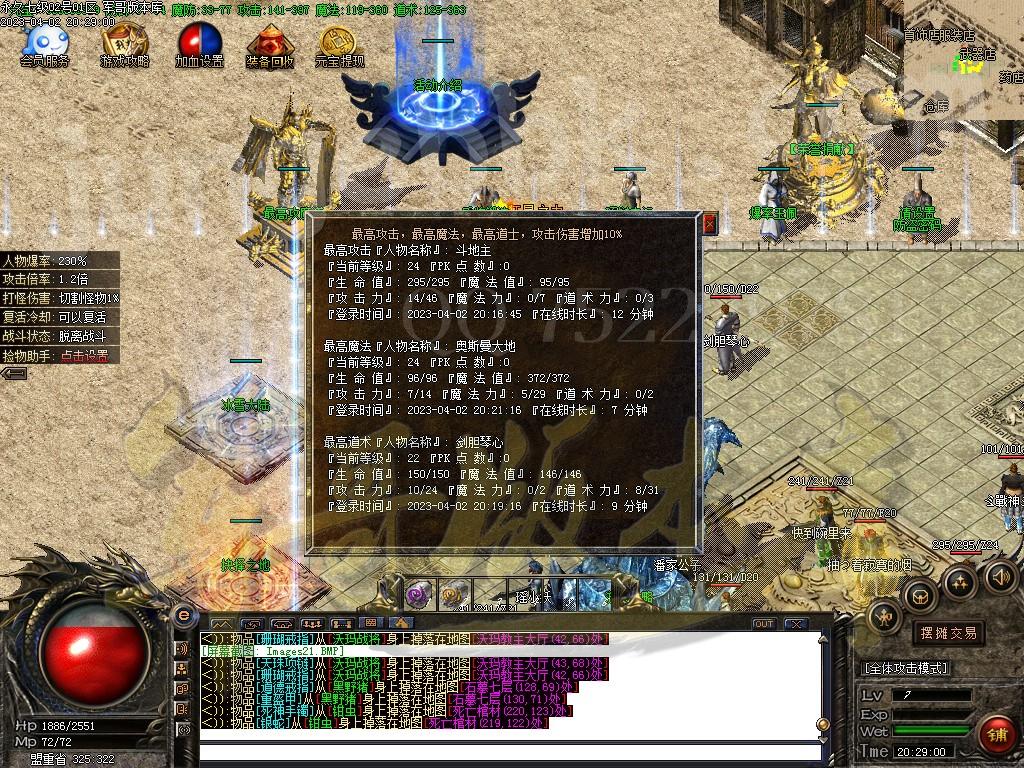Click the 摆摊交易 stall trade button

coord(946,633)
